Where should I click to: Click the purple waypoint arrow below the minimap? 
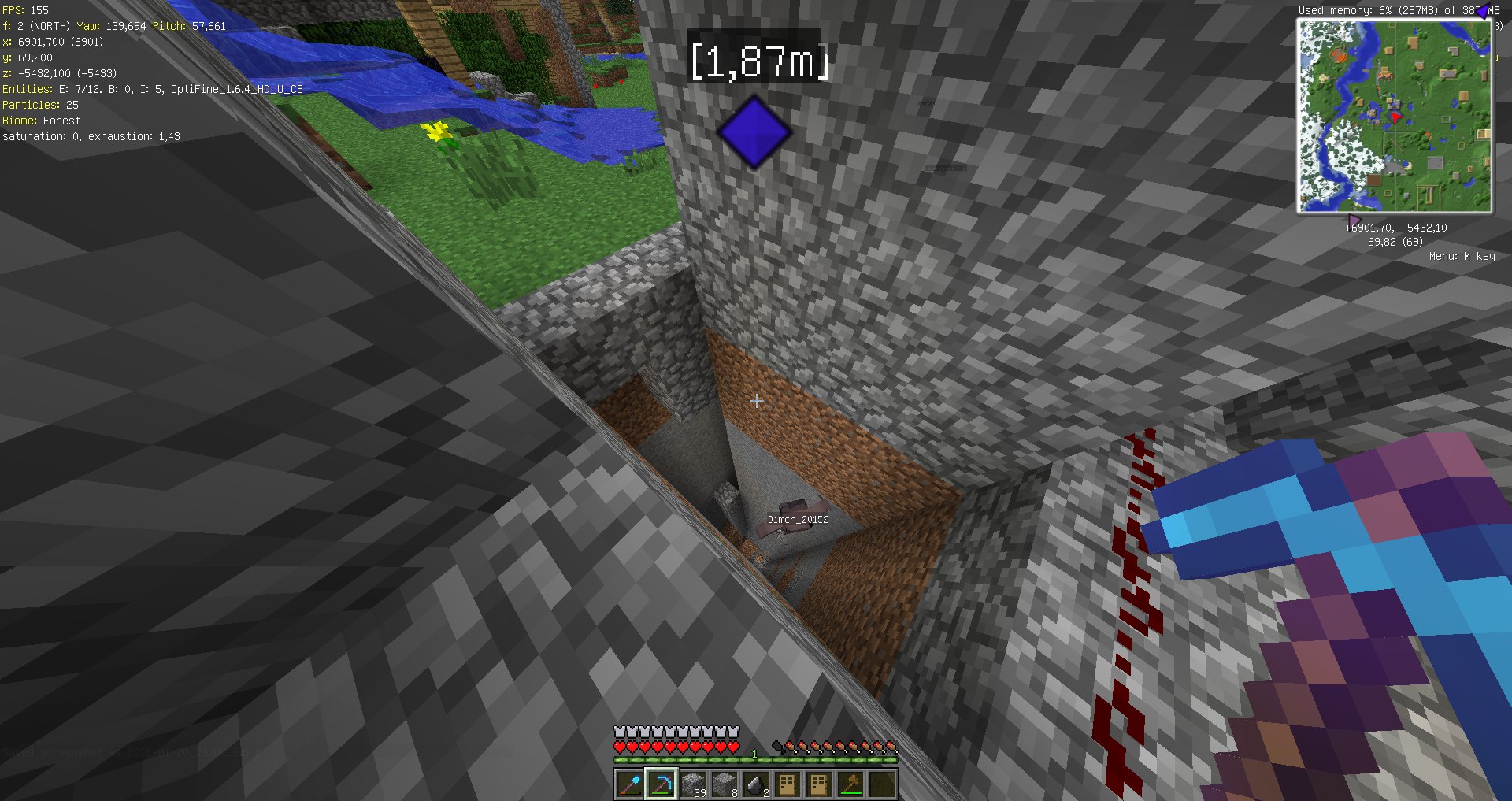(1354, 220)
